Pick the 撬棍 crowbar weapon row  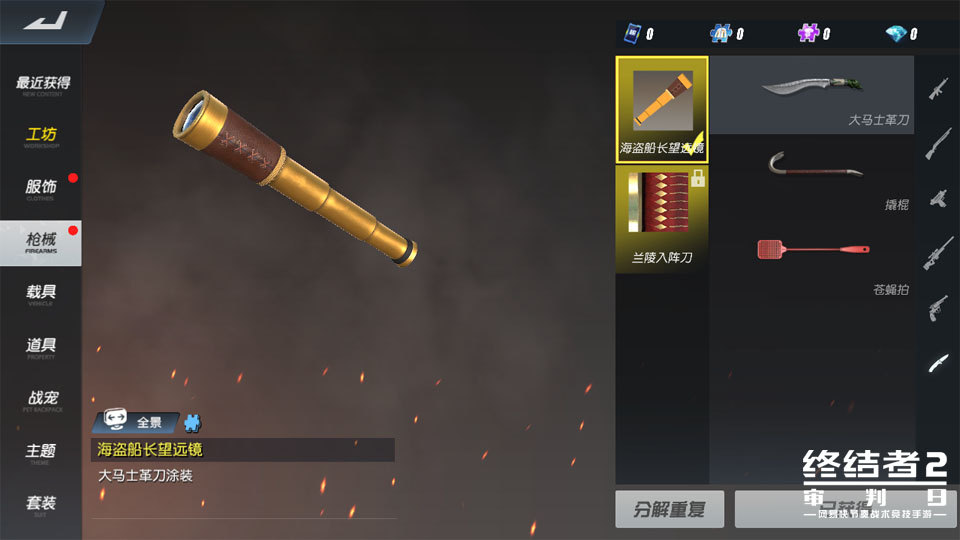[x=811, y=174]
